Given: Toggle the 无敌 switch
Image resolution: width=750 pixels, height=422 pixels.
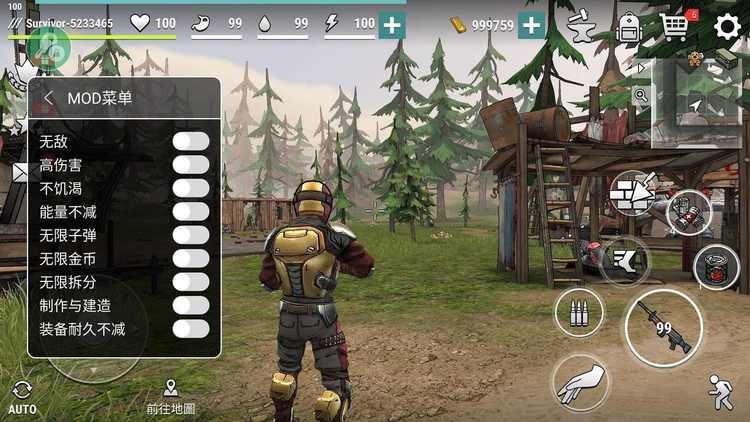Looking at the screenshot, I should coord(190,141).
